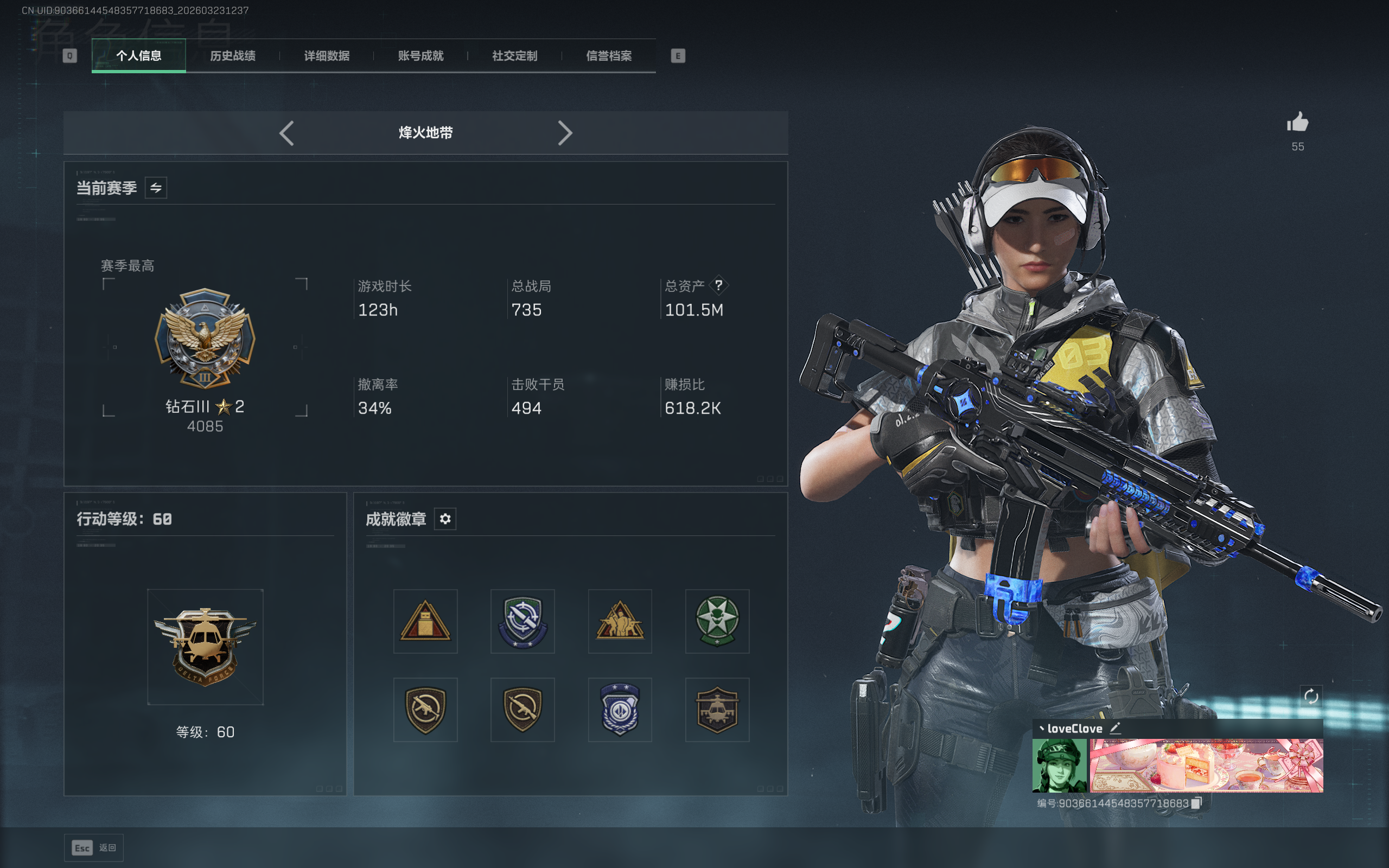Open the 社交定制 tab
The image size is (1389, 868).
point(515,56)
